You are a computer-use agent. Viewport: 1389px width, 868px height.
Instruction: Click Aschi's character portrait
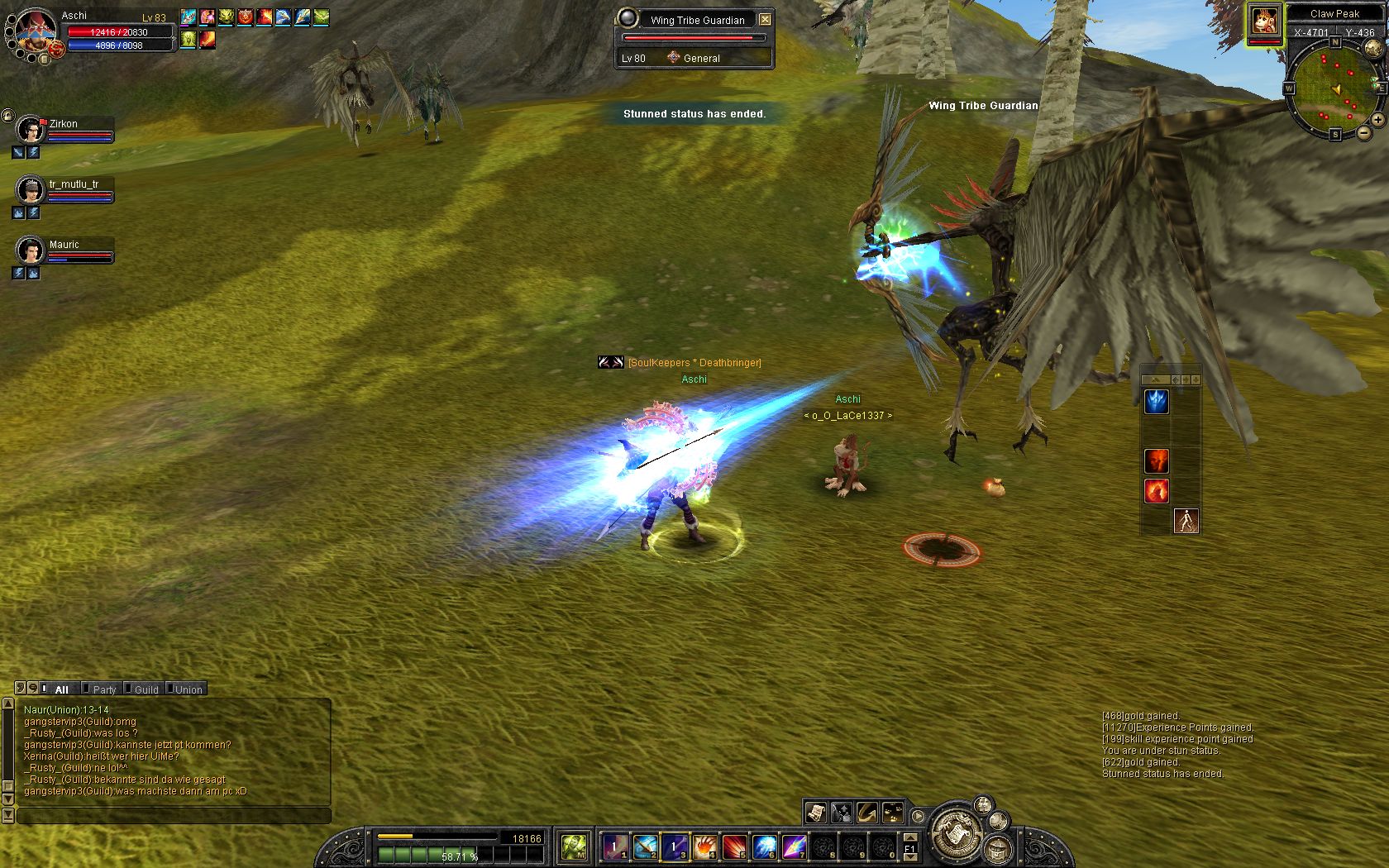[36, 30]
